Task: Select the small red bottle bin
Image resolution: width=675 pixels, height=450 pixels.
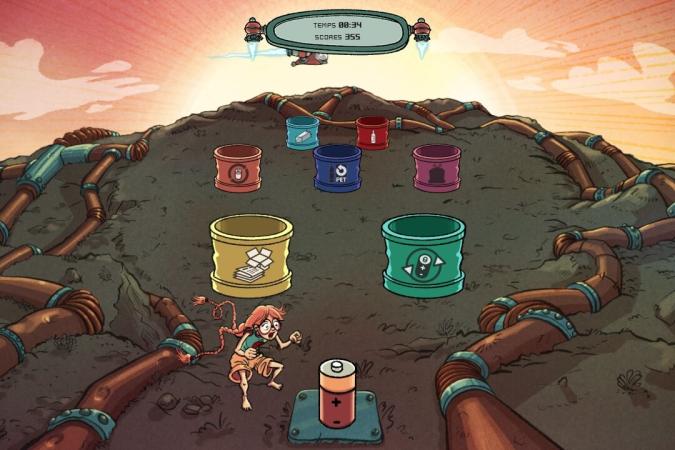Action: pos(372,132)
